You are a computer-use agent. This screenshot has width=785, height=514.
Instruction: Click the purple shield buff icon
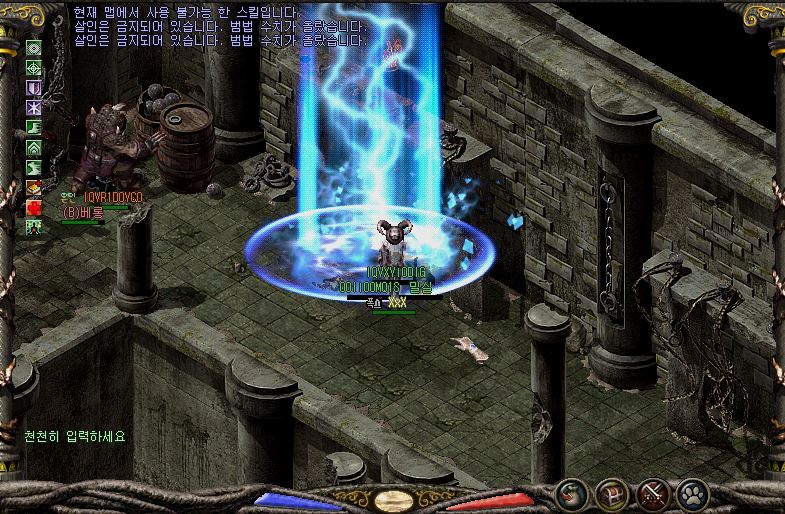point(33,87)
